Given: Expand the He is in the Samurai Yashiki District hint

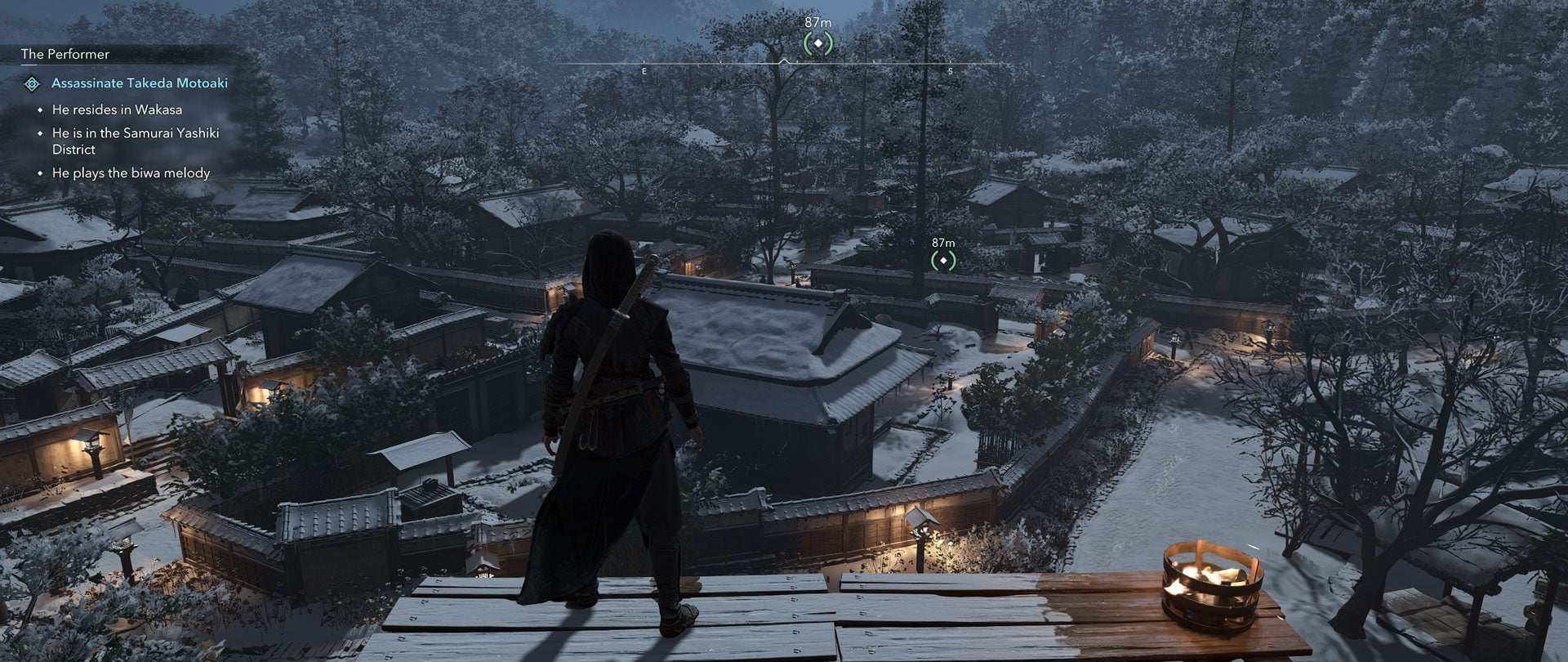Looking at the screenshot, I should point(135,141).
